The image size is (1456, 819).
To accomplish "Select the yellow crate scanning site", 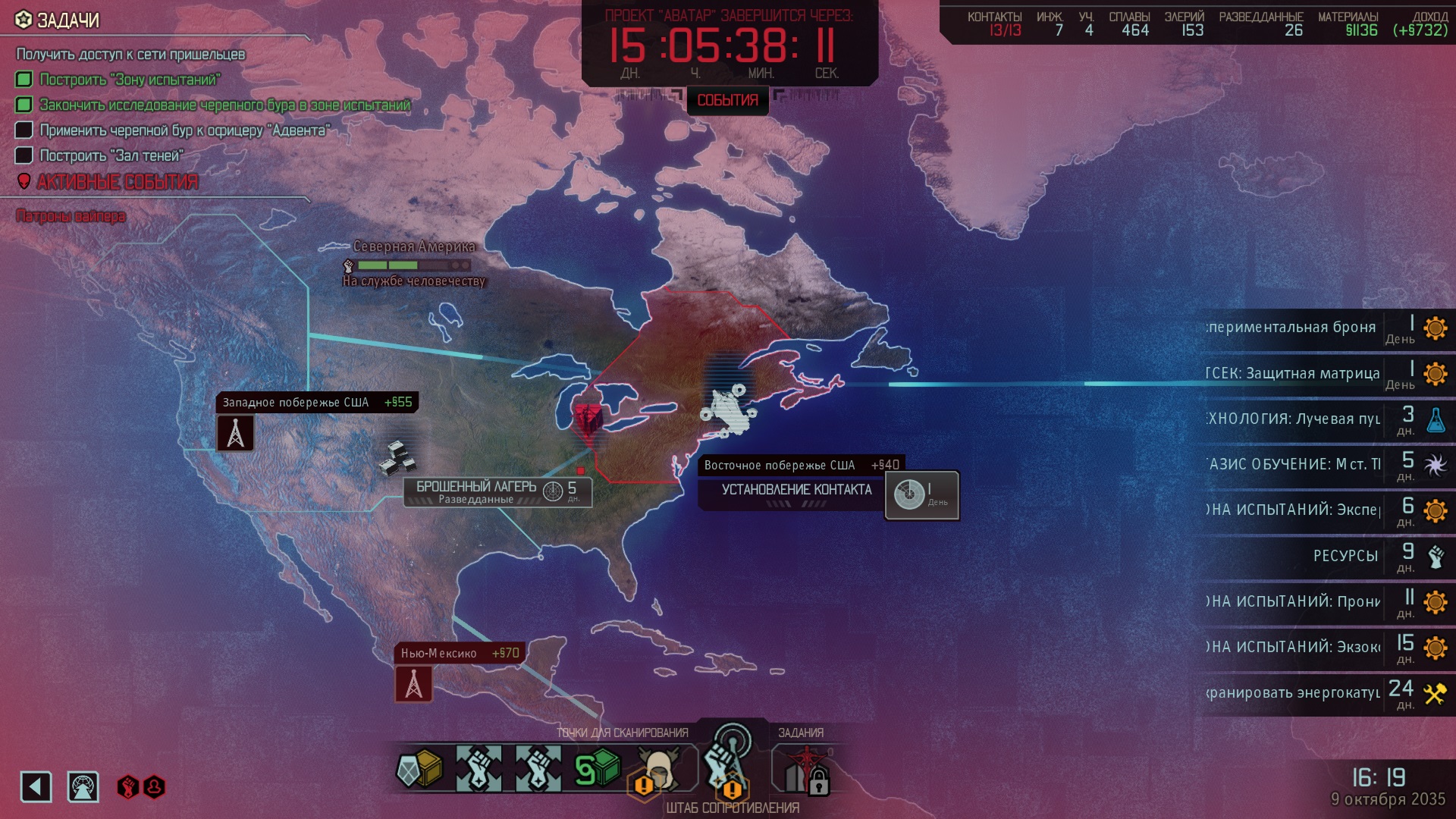I will pos(419,769).
